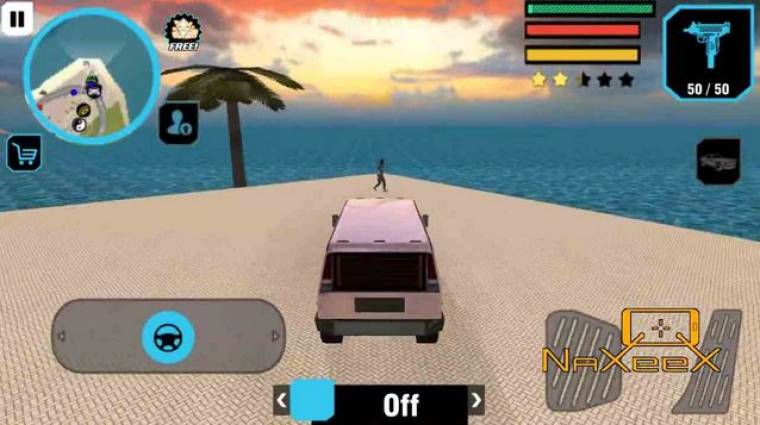Screen dimensions: 760x425
Task: Click the right arrow beside Off
Action: (477, 402)
